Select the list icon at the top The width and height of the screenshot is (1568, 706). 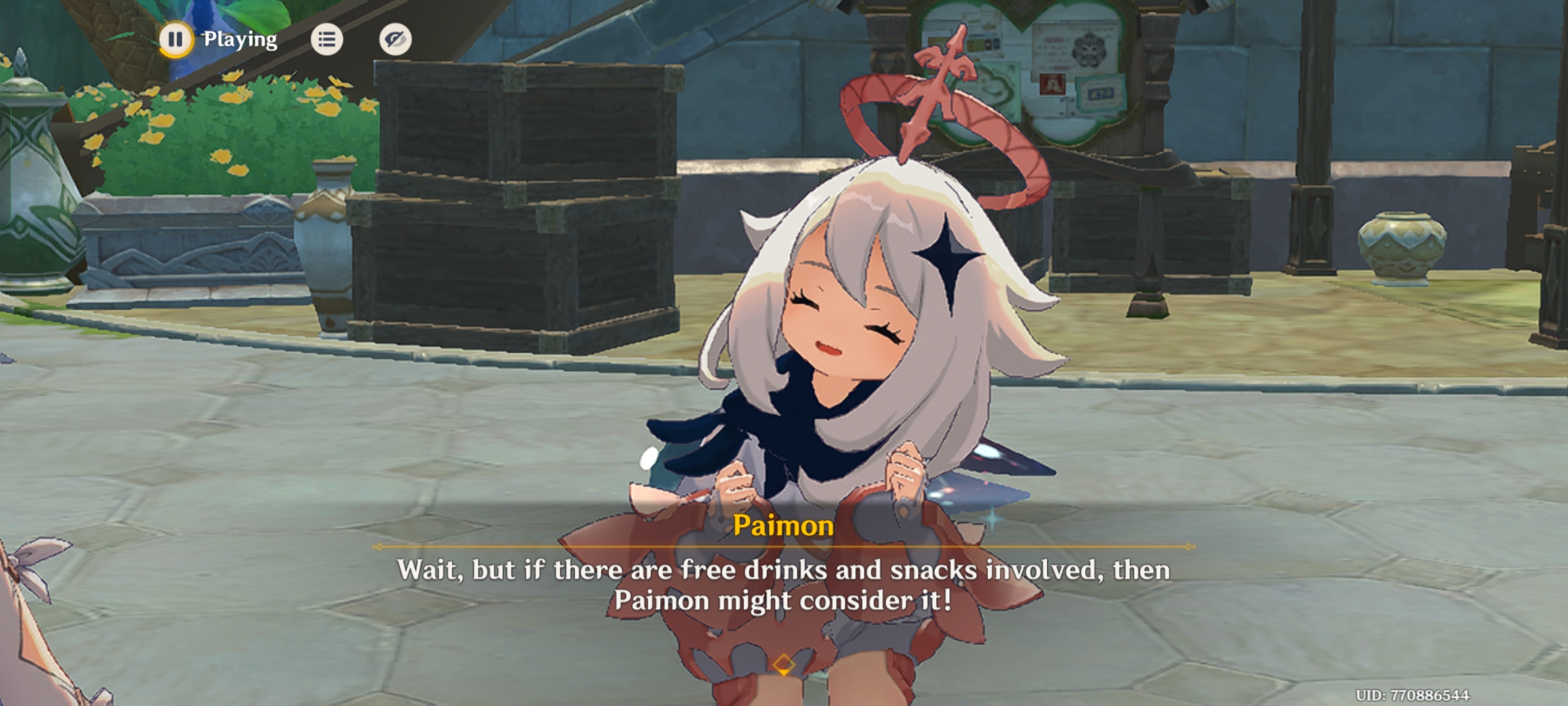coord(327,40)
